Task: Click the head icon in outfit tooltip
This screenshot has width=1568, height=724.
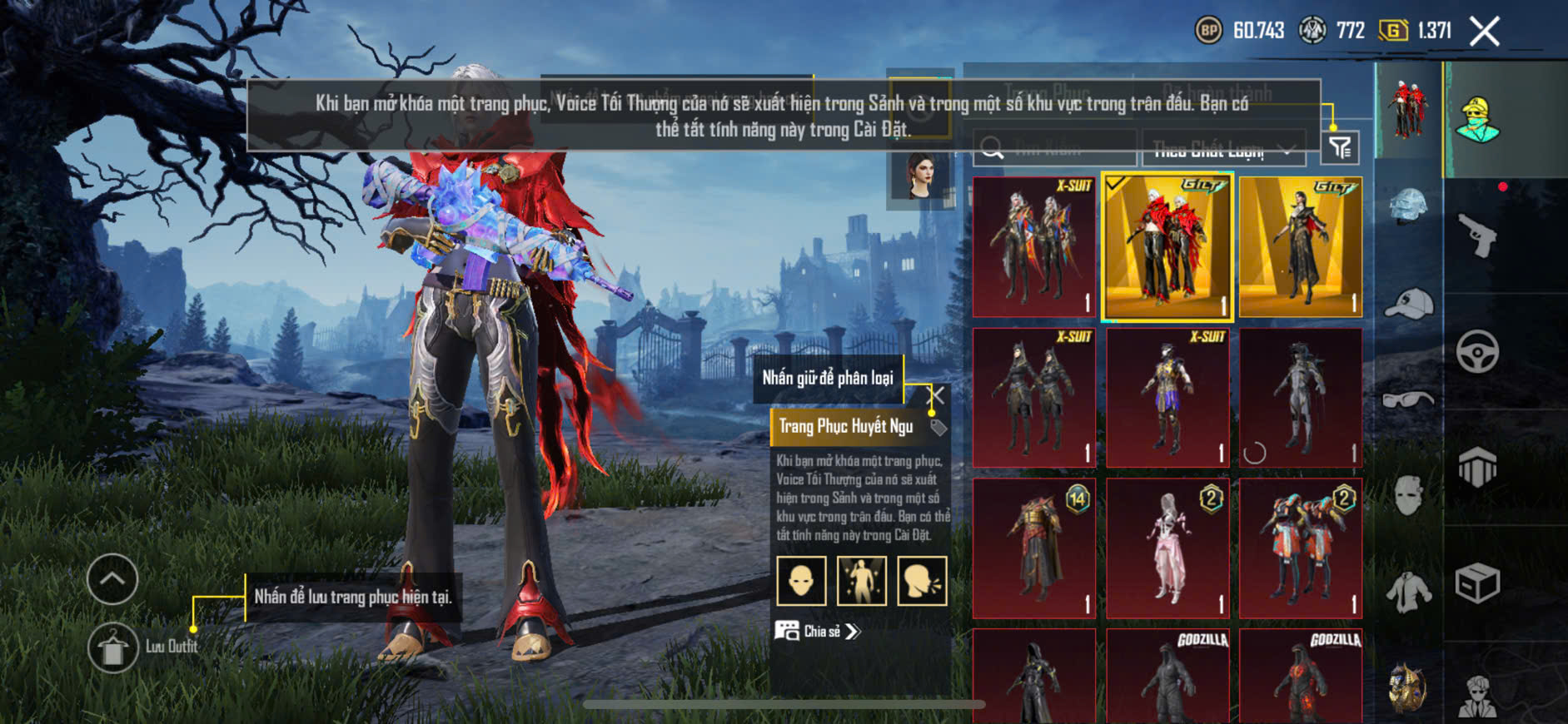Action: [801, 580]
